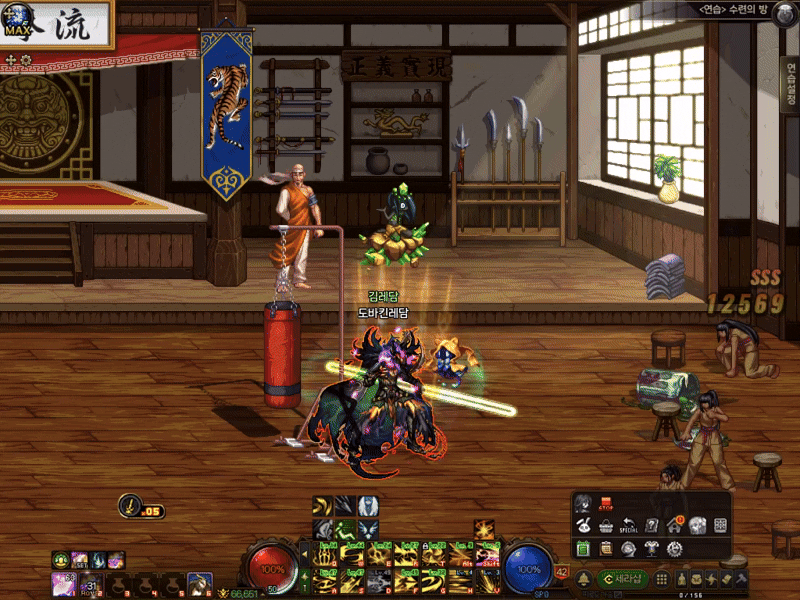
Task: Select the SPECIAL return arrow icon
Action: coord(629,525)
